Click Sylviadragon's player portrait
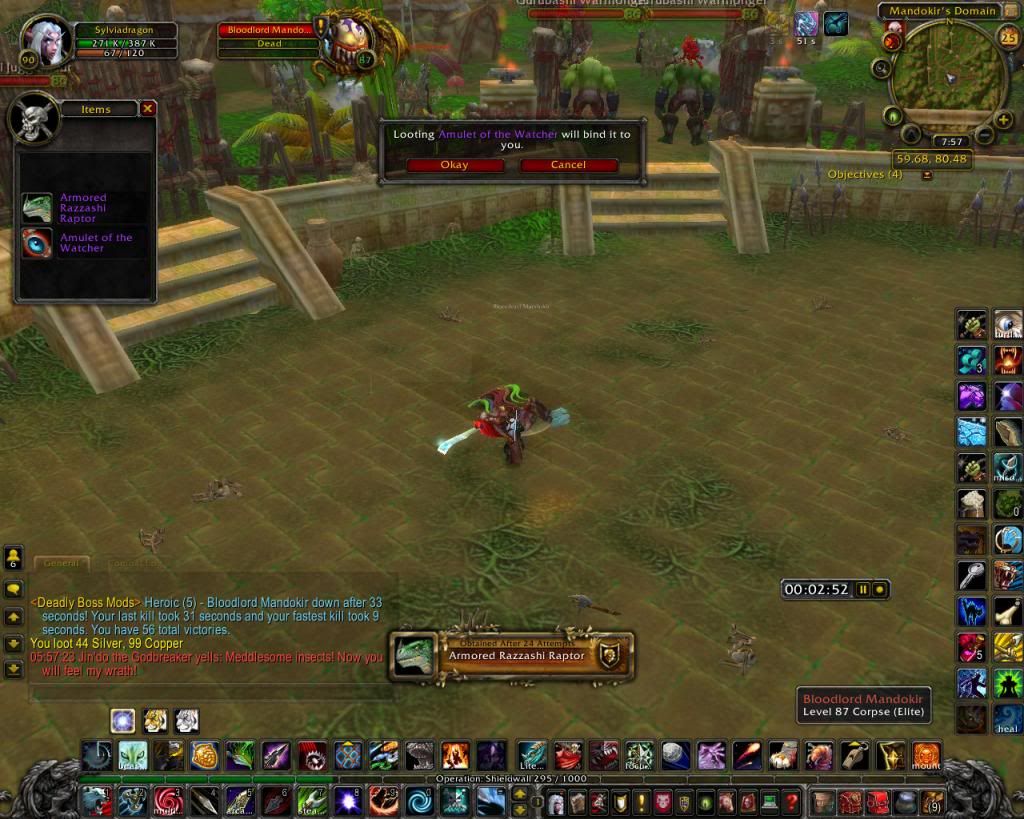The height and width of the screenshot is (819, 1024). click(x=43, y=42)
